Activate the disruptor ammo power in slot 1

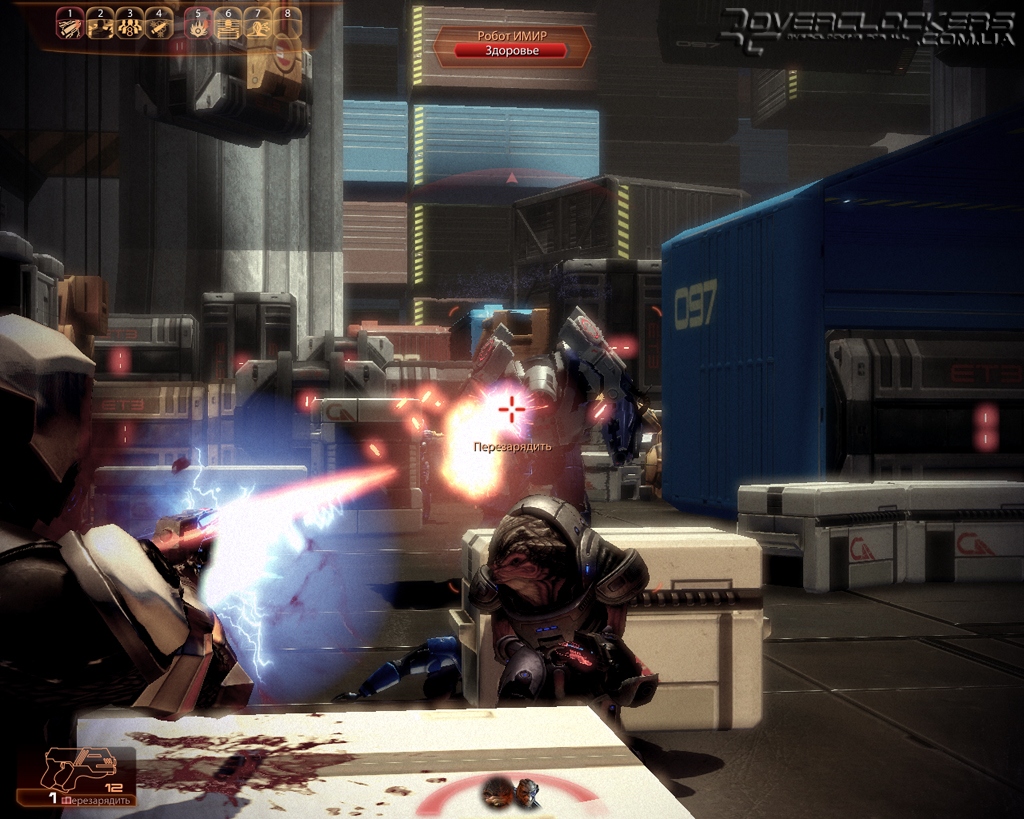pyautogui.click(x=70, y=27)
